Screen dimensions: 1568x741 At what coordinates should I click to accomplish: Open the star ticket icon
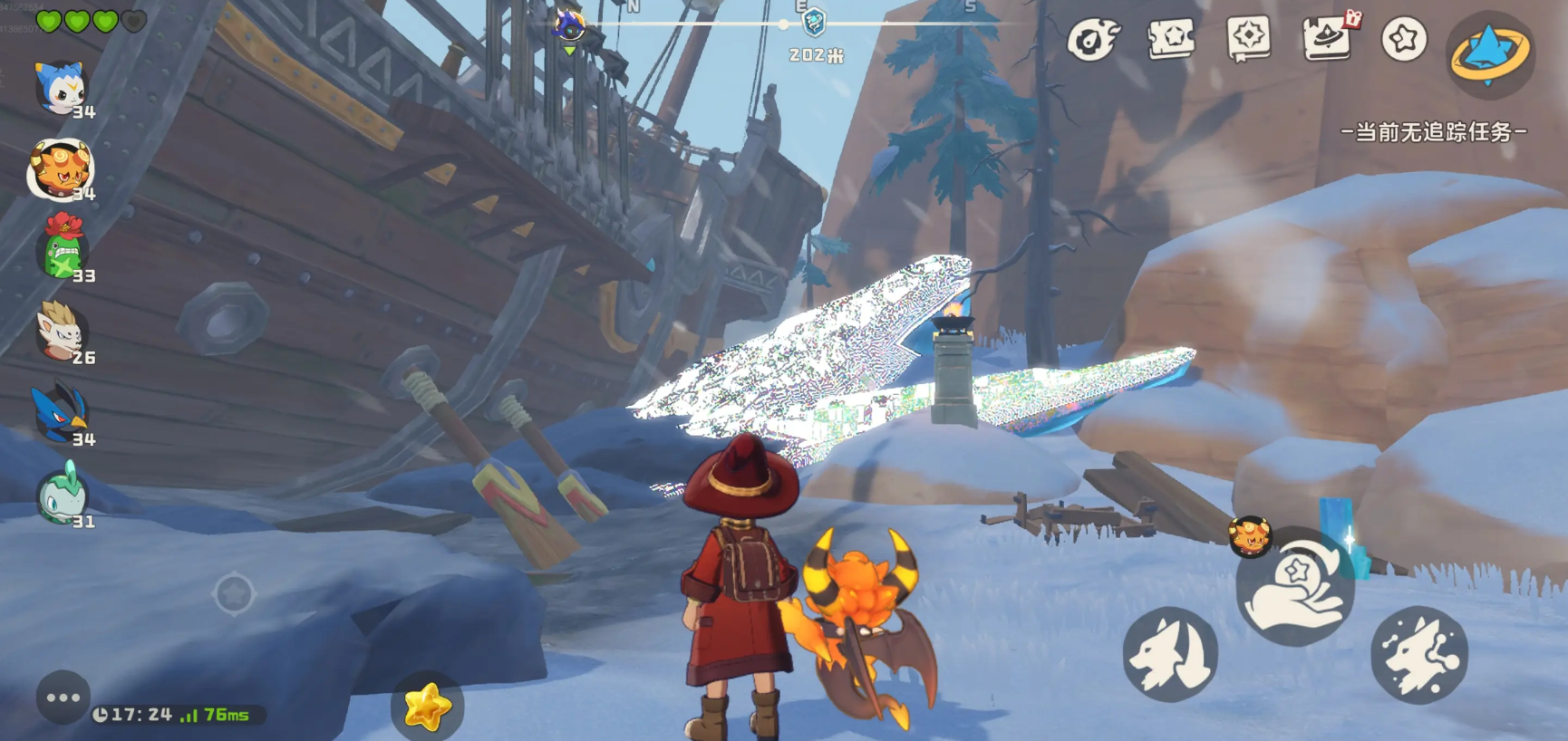[1171, 39]
